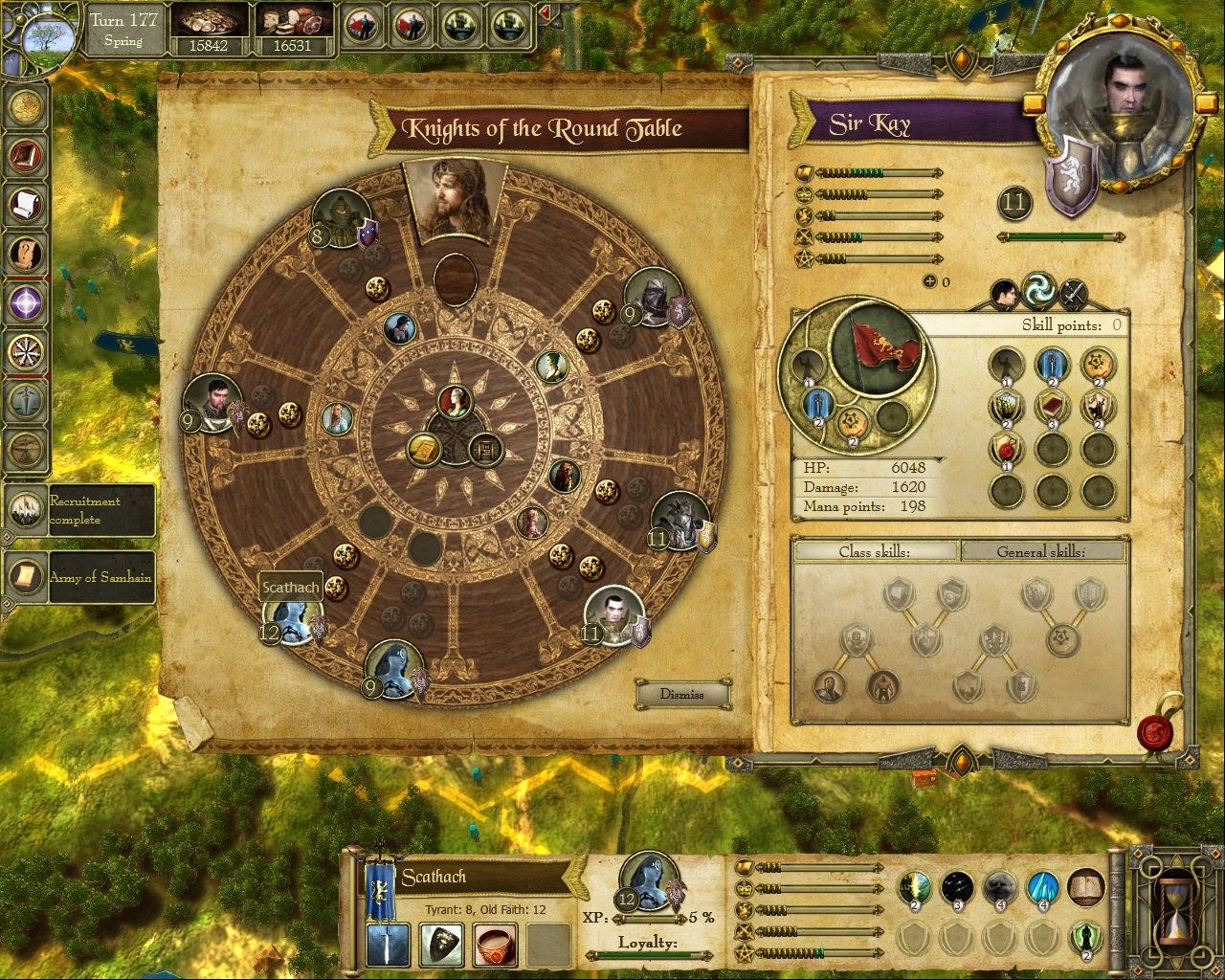Select Scathach's sword item slot
Viewport: 1225px width, 980px height.
[x=388, y=946]
